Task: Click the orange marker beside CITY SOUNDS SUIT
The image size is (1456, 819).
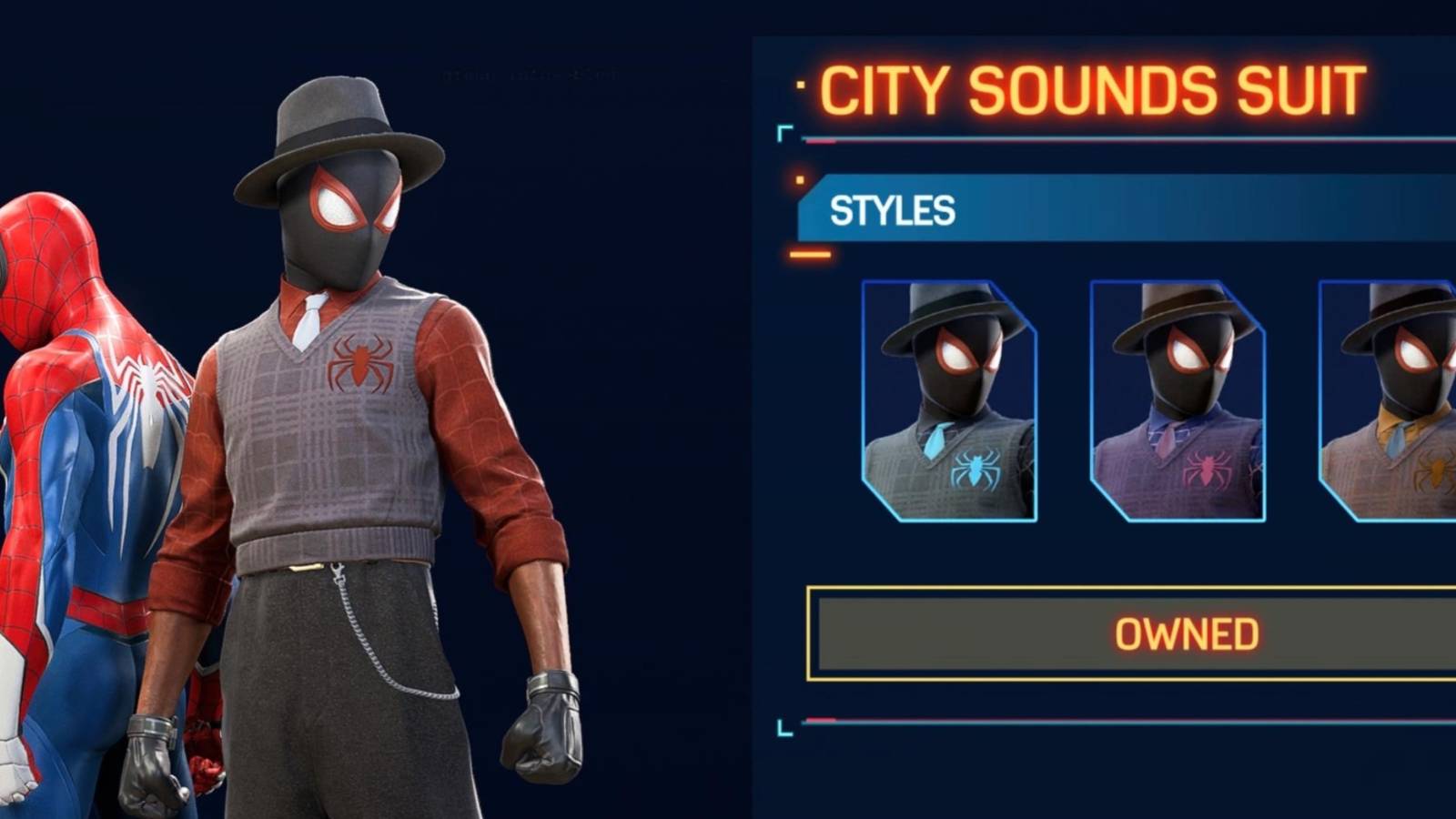Action: tap(802, 84)
